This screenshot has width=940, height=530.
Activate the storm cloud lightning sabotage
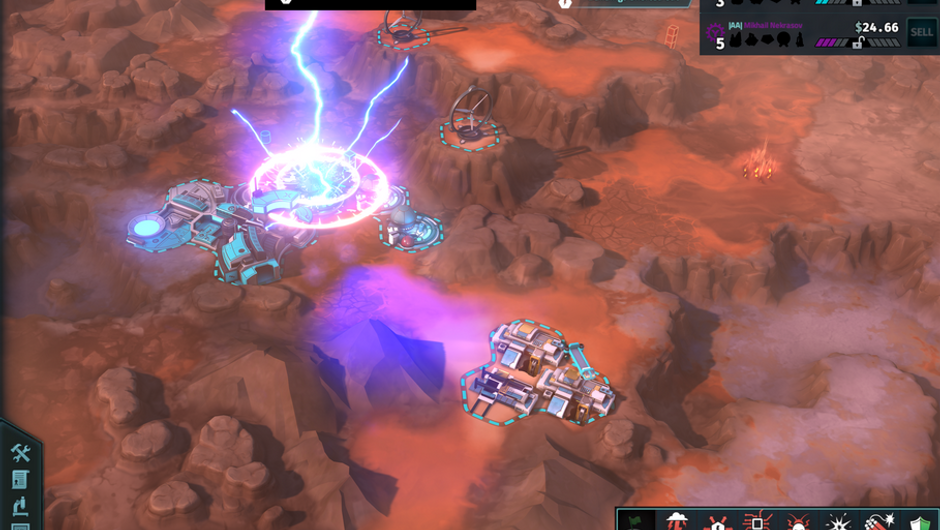click(x=678, y=521)
